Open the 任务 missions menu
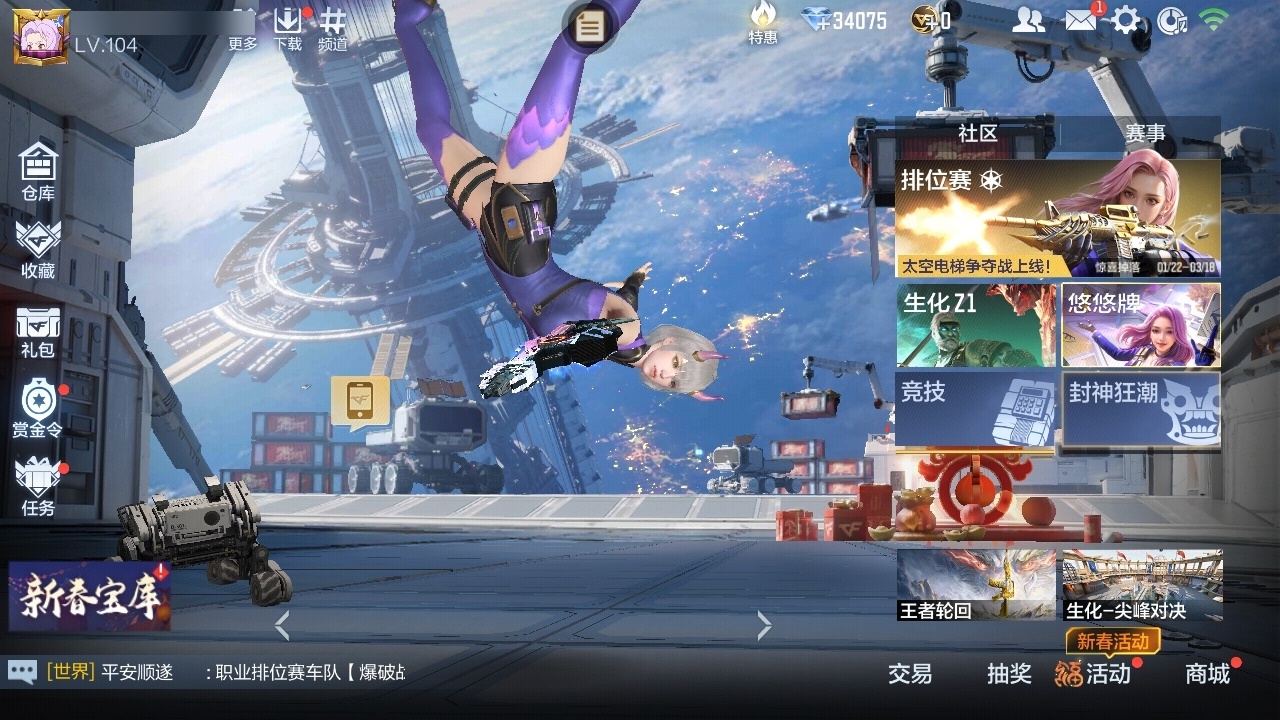 point(38,487)
